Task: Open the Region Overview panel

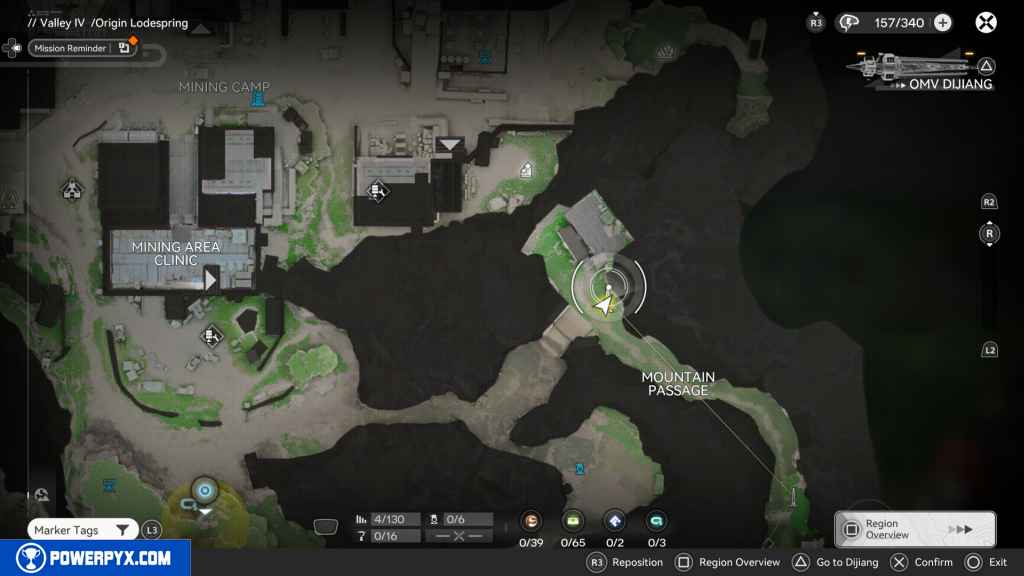Action: pos(915,529)
